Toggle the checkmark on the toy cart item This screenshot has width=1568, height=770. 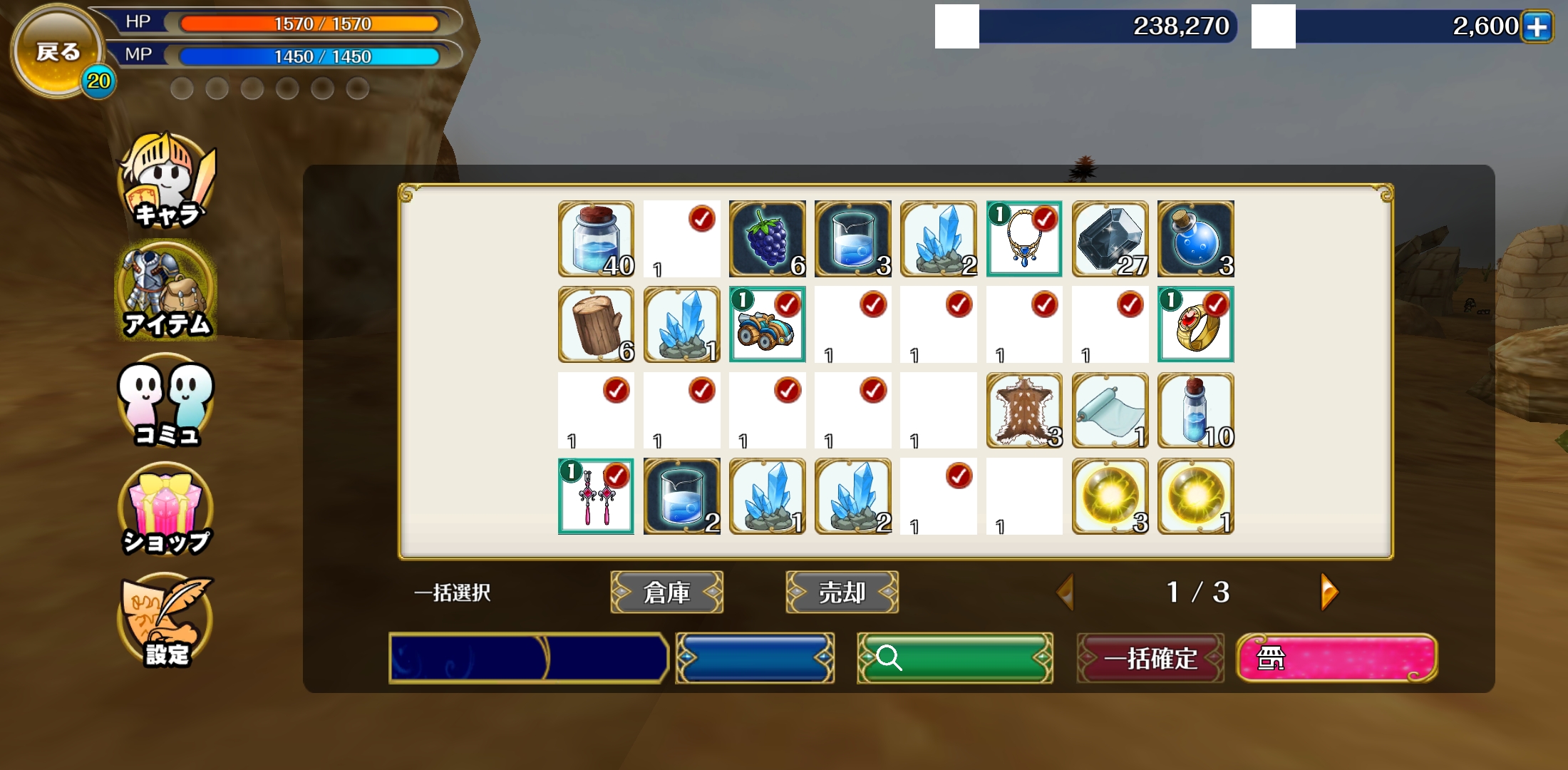(x=786, y=305)
